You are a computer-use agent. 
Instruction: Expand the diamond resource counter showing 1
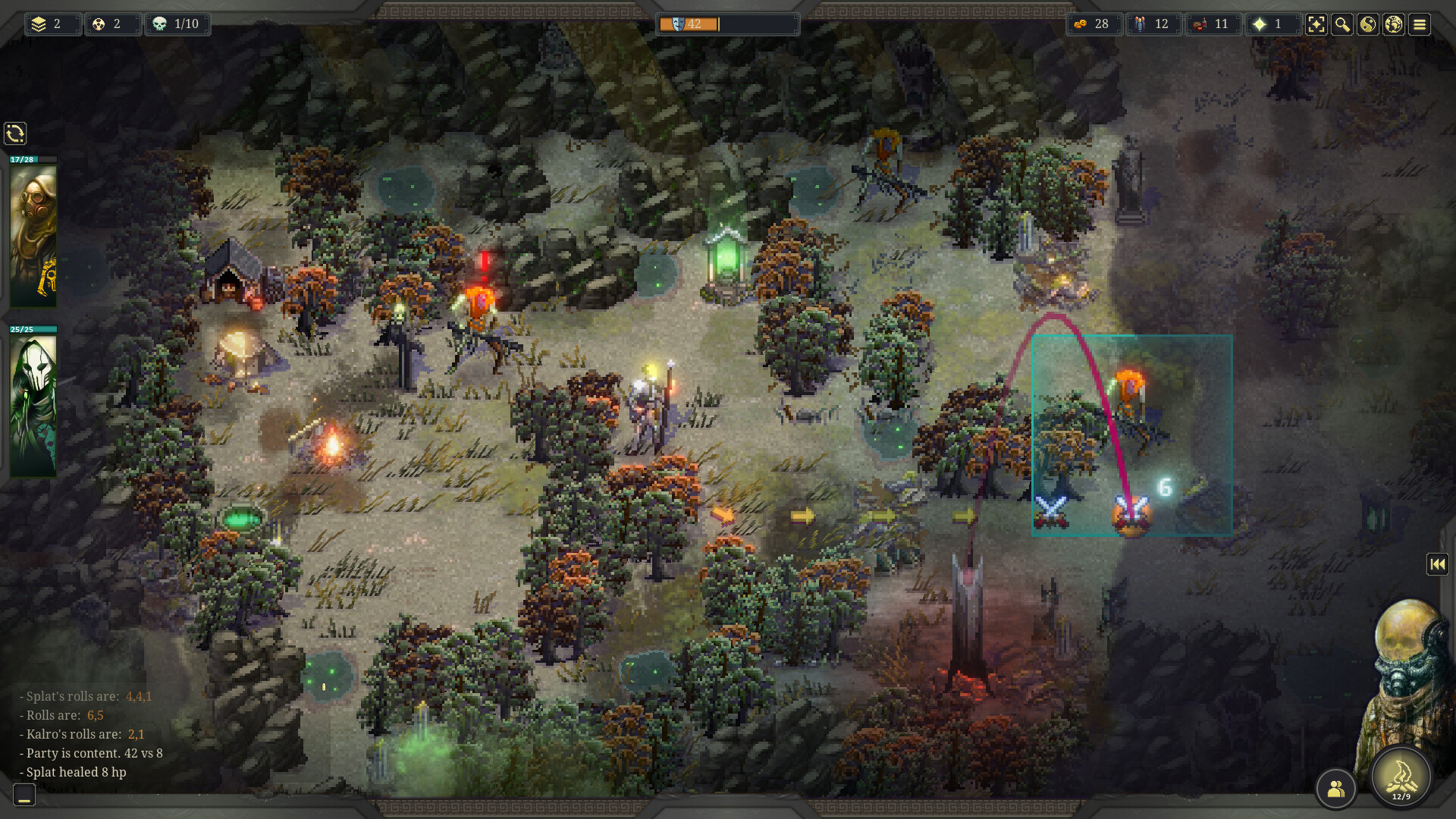point(1272,24)
